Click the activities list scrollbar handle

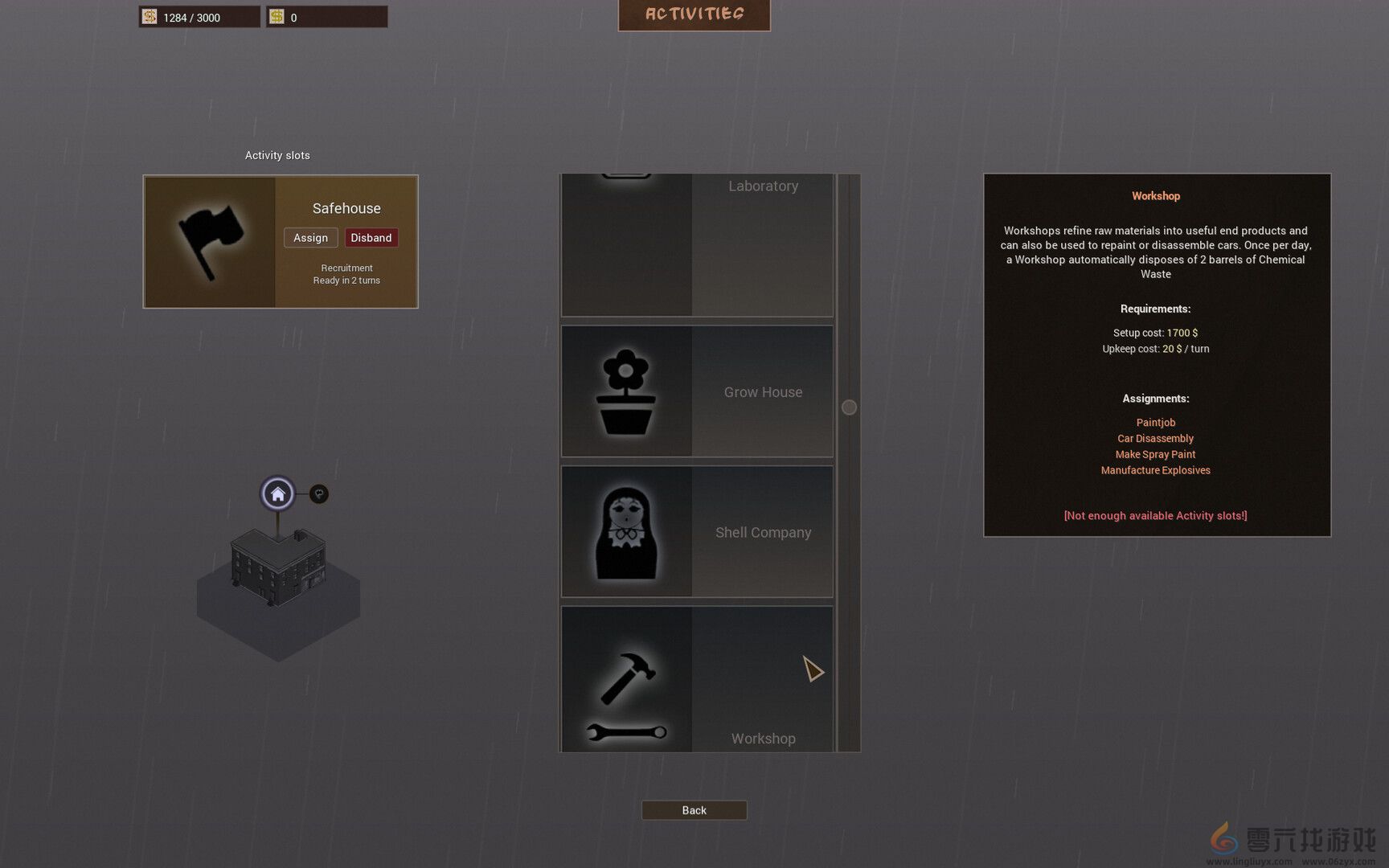(849, 407)
